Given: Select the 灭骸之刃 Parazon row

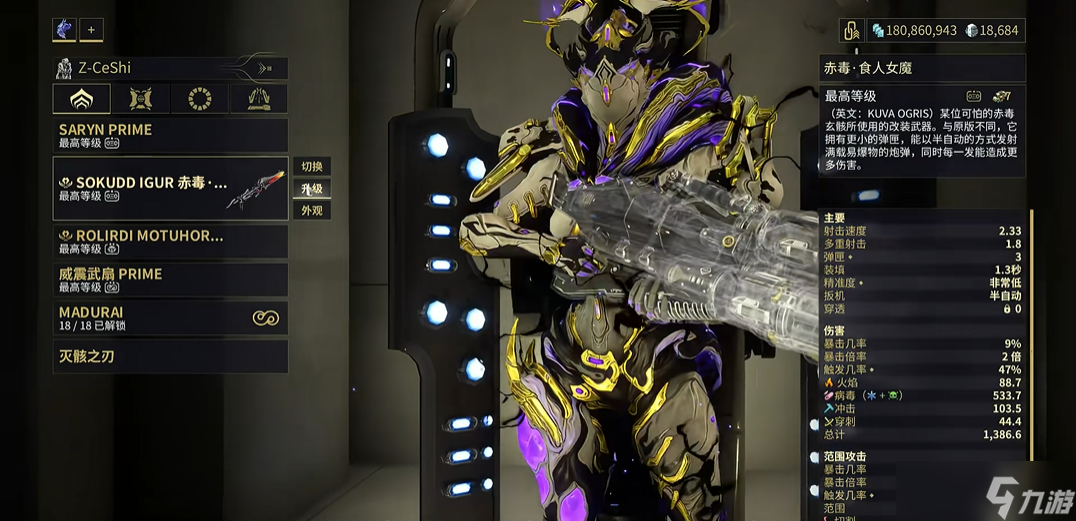Looking at the screenshot, I should 170,355.
